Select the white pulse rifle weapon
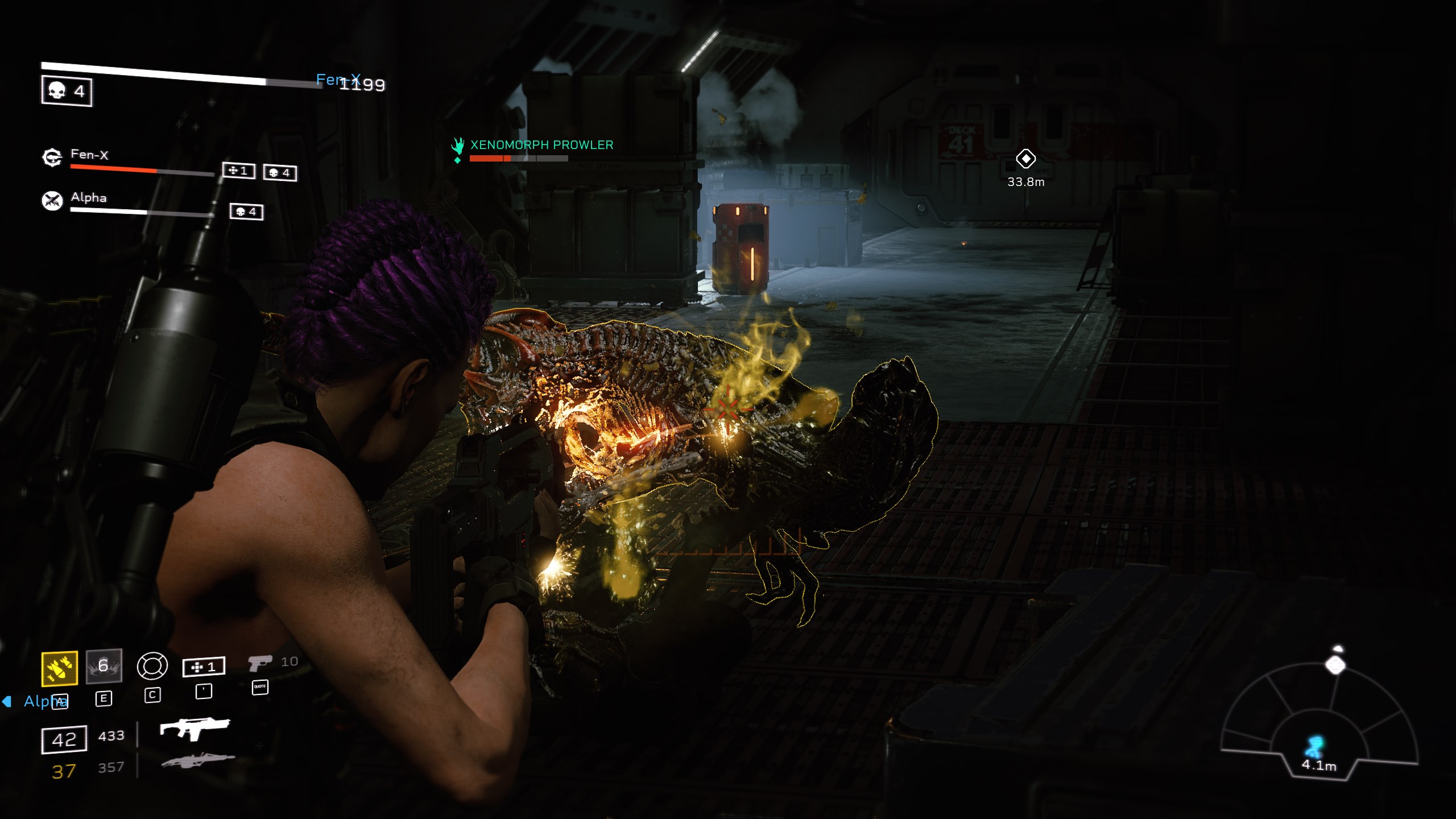The image size is (1456, 819). 195,729
